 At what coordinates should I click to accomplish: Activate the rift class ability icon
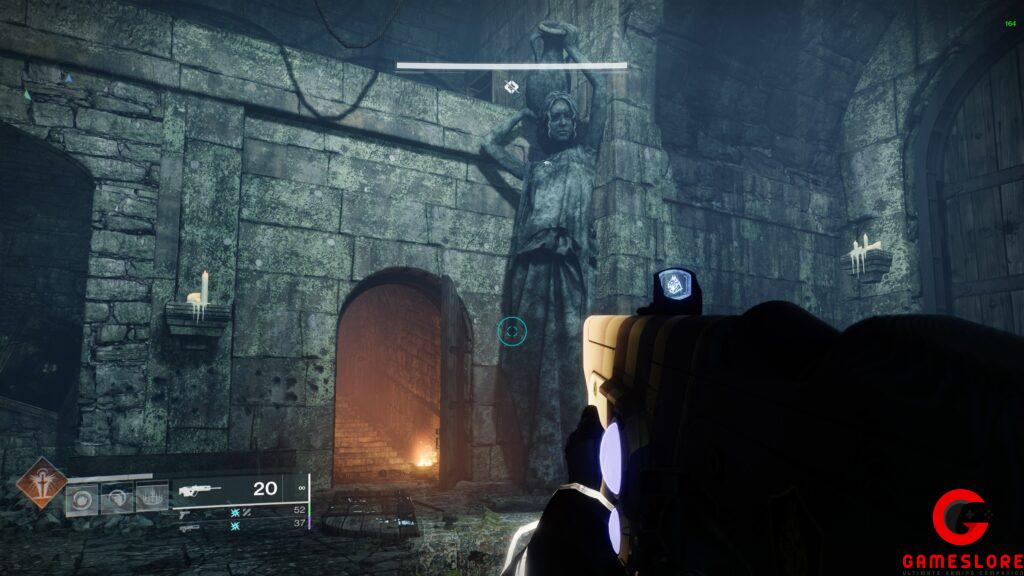pyautogui.click(x=151, y=497)
